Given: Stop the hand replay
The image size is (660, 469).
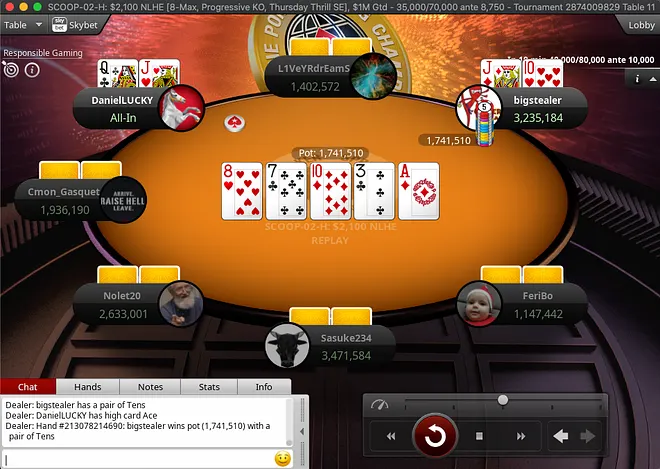Looking at the screenshot, I should pyautogui.click(x=479, y=436).
